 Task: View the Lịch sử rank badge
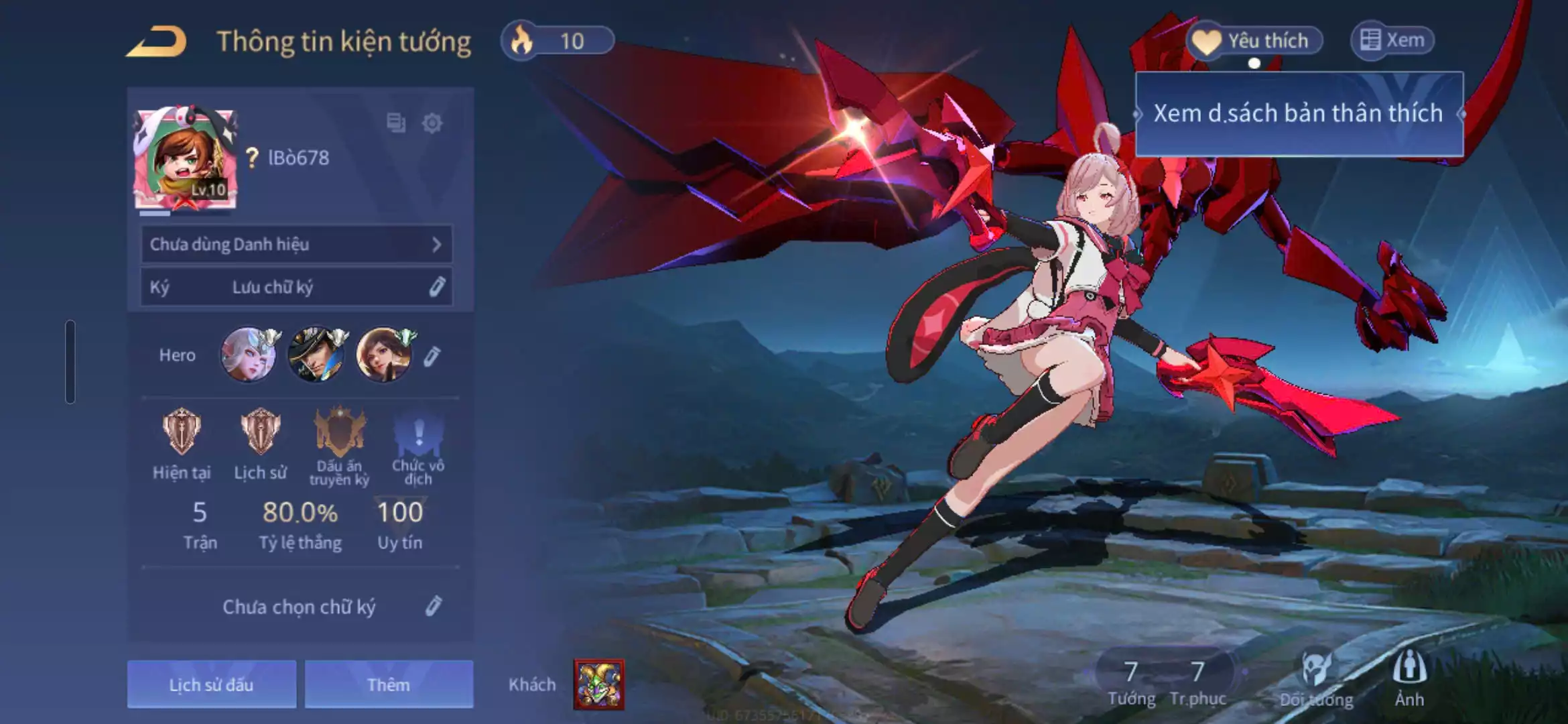click(x=260, y=432)
